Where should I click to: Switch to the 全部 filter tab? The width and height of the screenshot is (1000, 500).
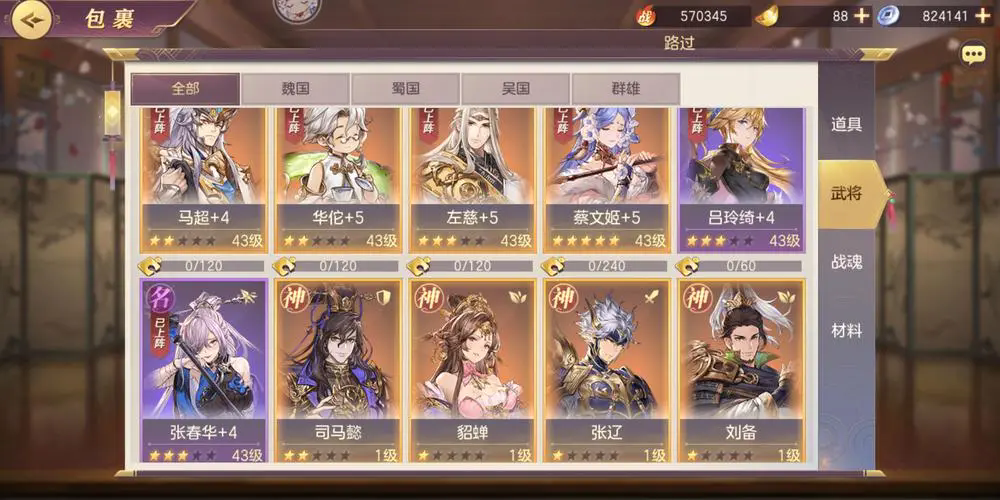point(185,89)
